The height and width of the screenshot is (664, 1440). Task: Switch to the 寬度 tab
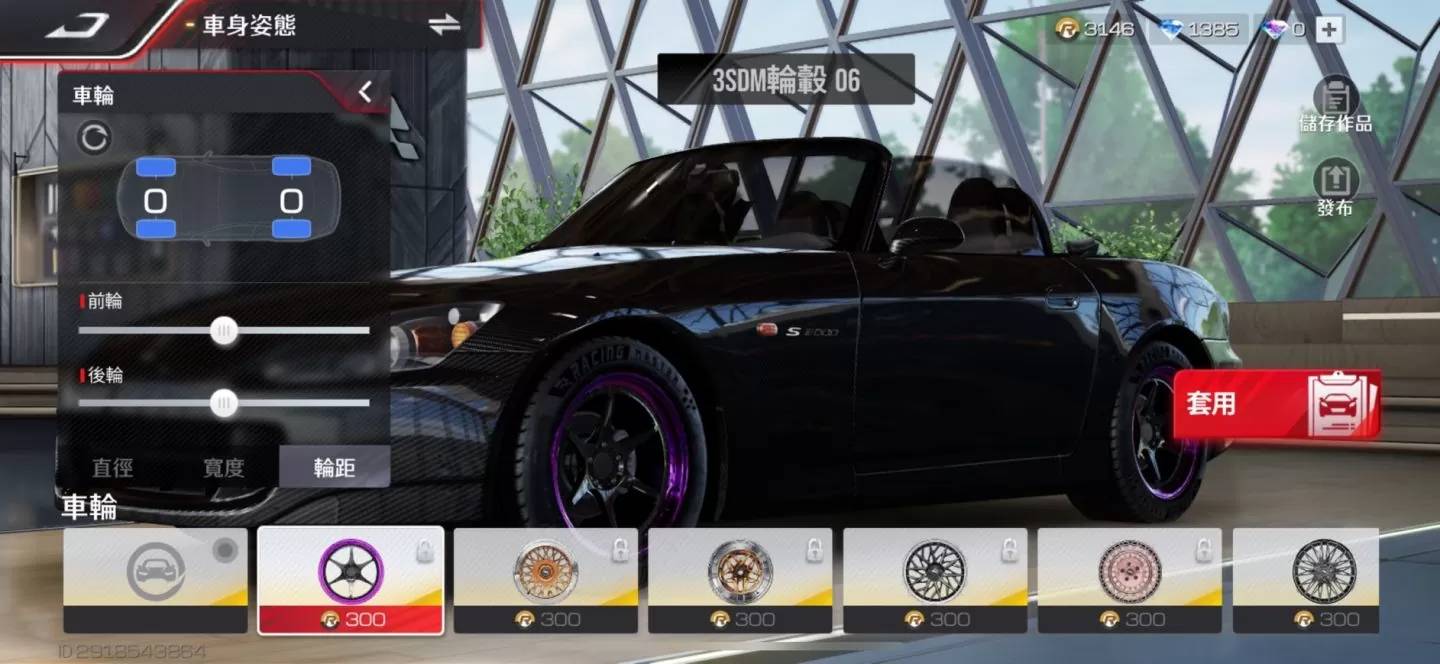tap(223, 467)
